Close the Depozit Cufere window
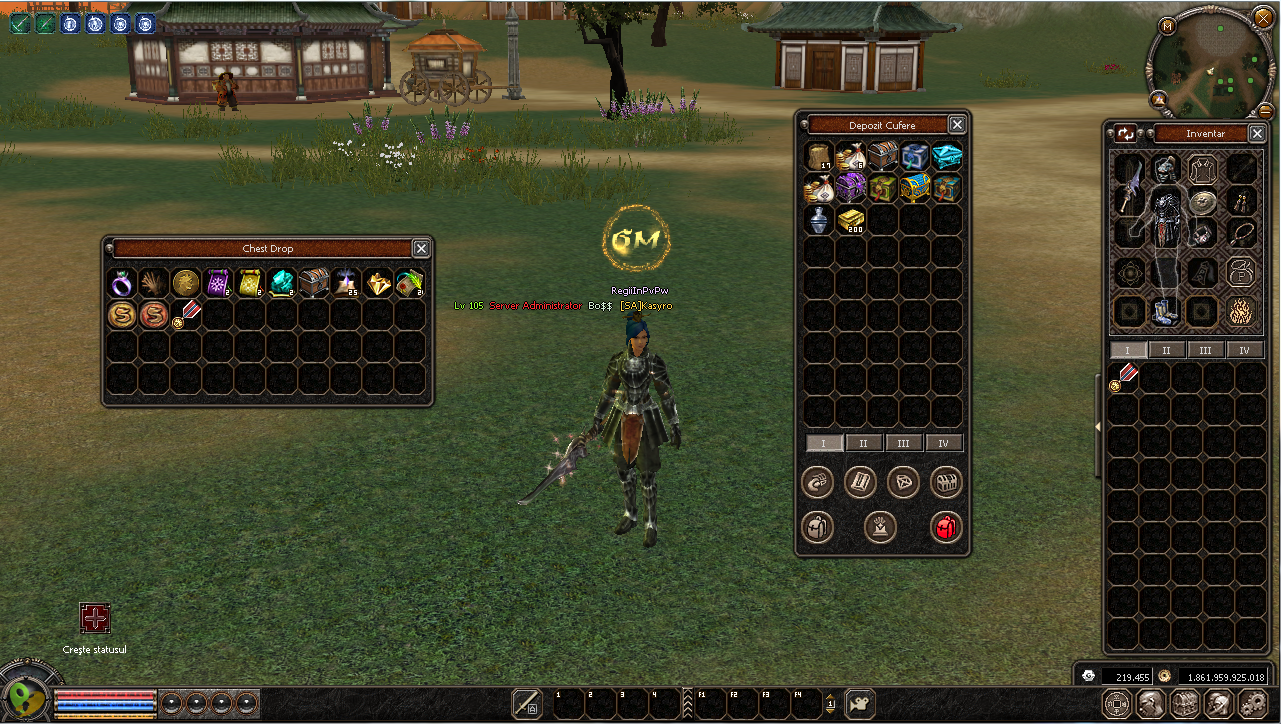This screenshot has height=724, width=1281. click(x=957, y=125)
